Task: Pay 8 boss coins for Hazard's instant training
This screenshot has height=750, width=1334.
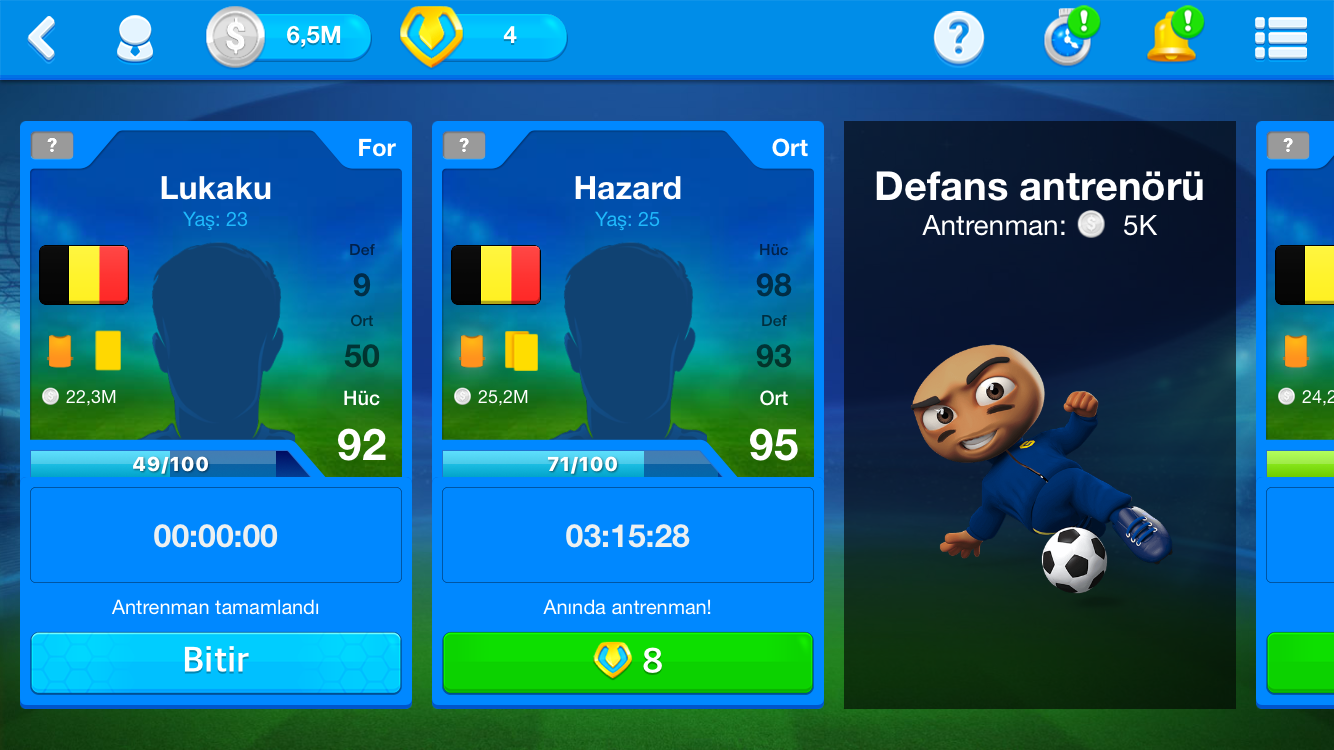Action: [628, 661]
